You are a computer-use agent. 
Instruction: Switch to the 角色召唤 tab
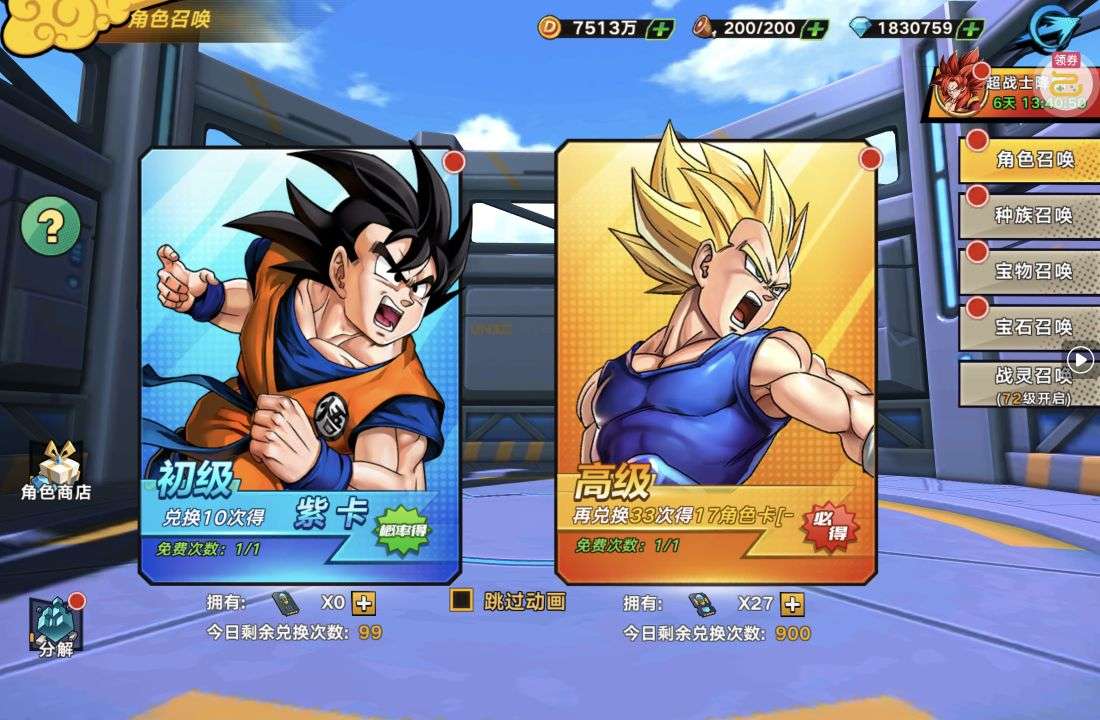click(x=1034, y=160)
